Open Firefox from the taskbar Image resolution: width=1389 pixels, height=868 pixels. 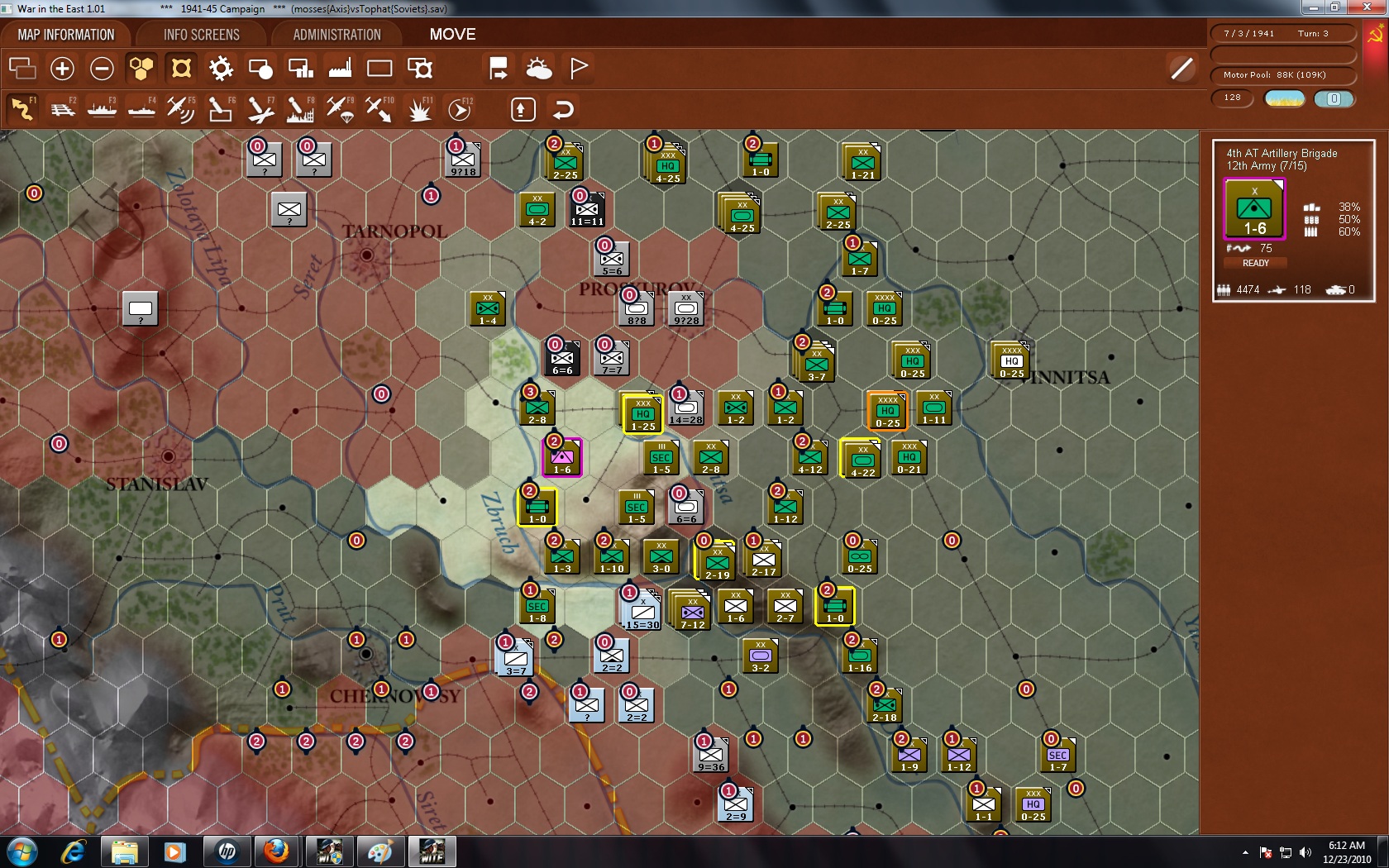(x=277, y=851)
